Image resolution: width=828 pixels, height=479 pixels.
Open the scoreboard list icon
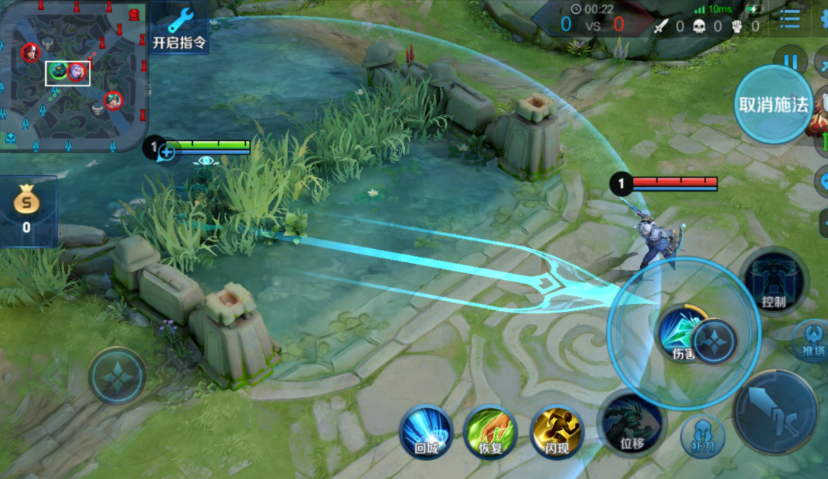tap(790, 19)
